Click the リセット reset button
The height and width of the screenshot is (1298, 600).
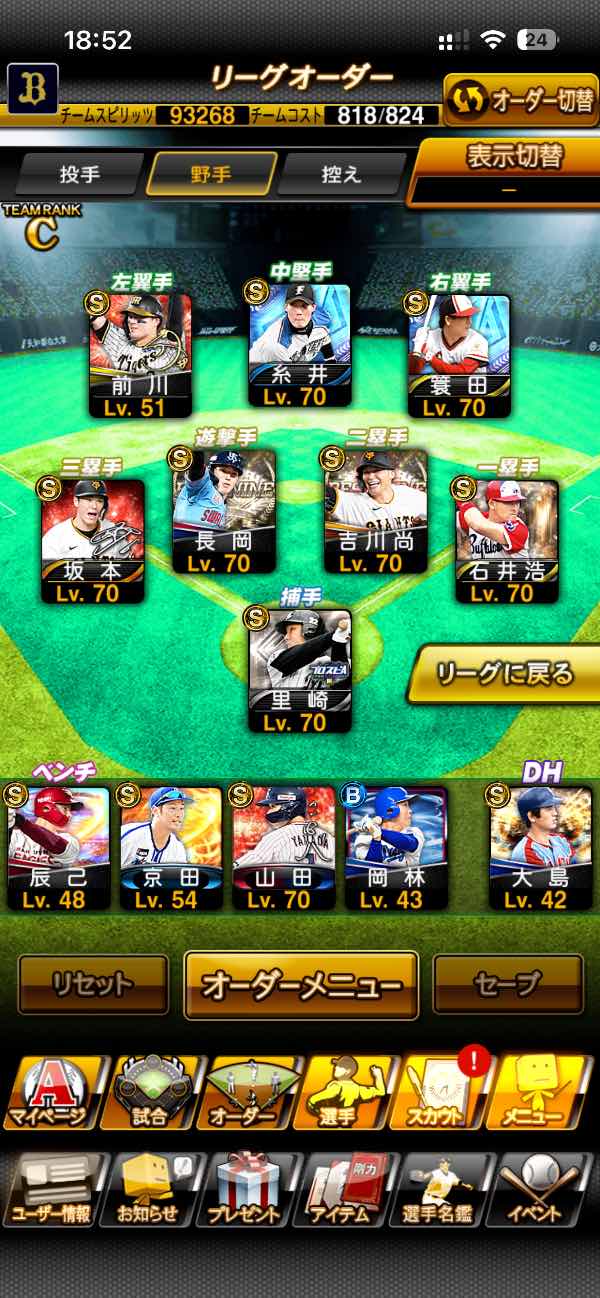point(93,984)
